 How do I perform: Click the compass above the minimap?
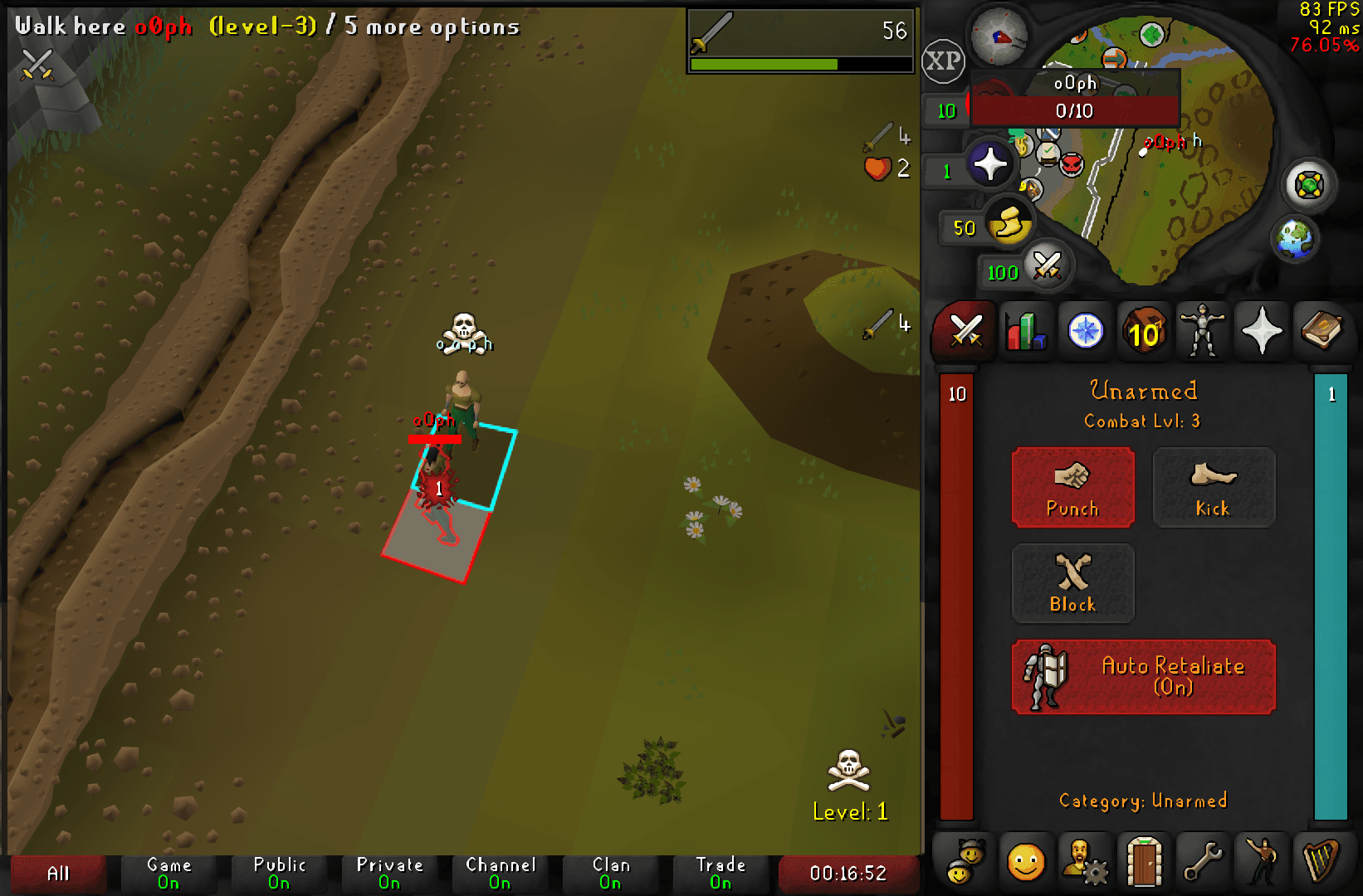tap(1000, 37)
